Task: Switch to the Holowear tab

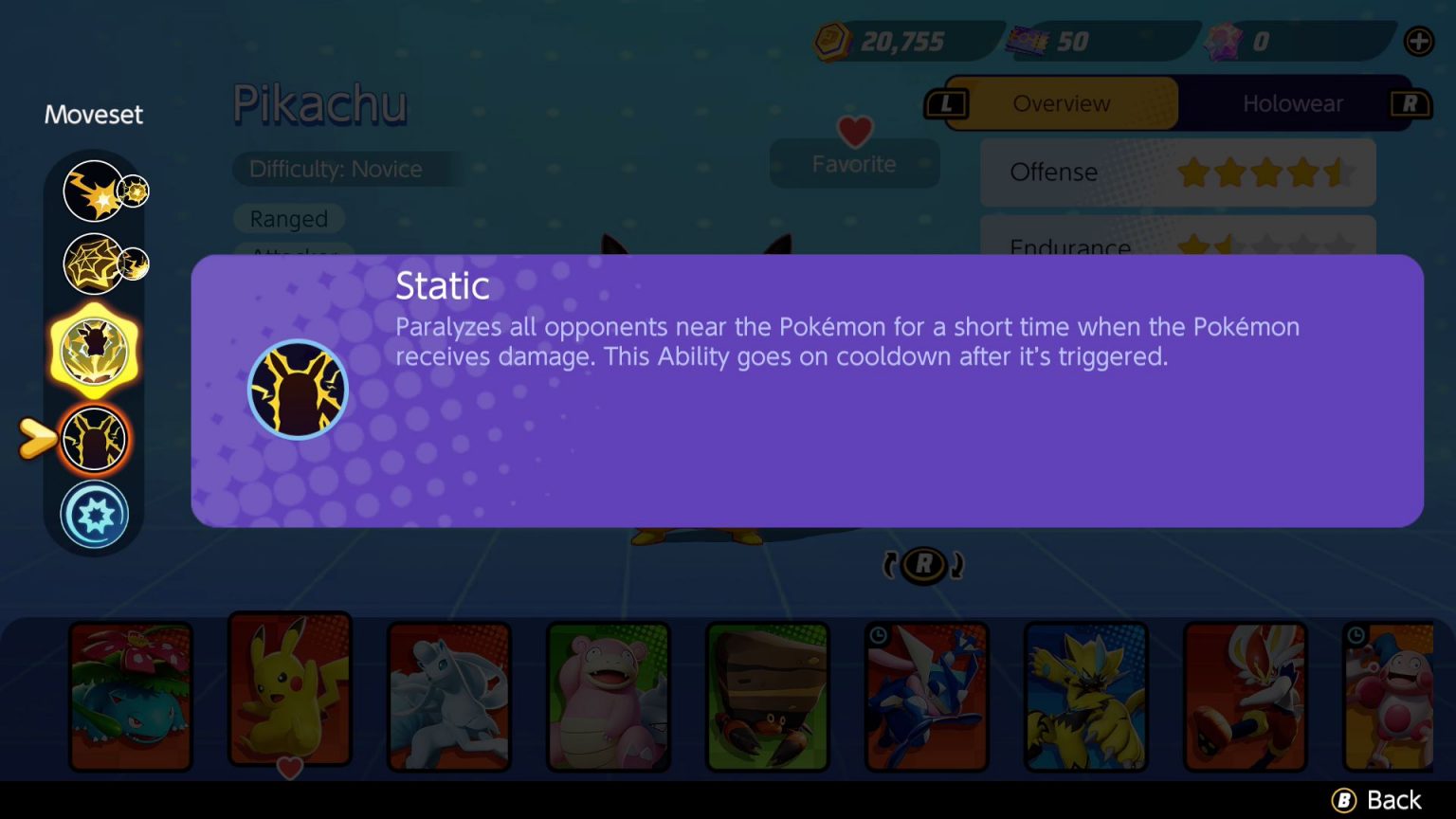Action: (x=1293, y=103)
